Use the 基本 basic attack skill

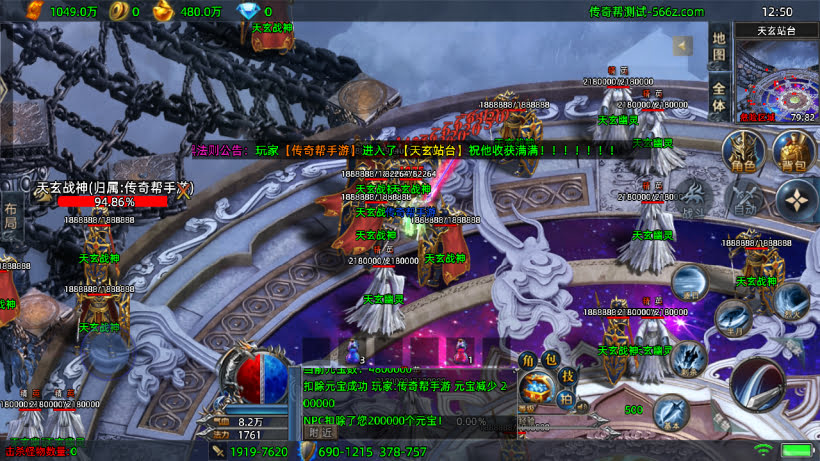coord(673,411)
